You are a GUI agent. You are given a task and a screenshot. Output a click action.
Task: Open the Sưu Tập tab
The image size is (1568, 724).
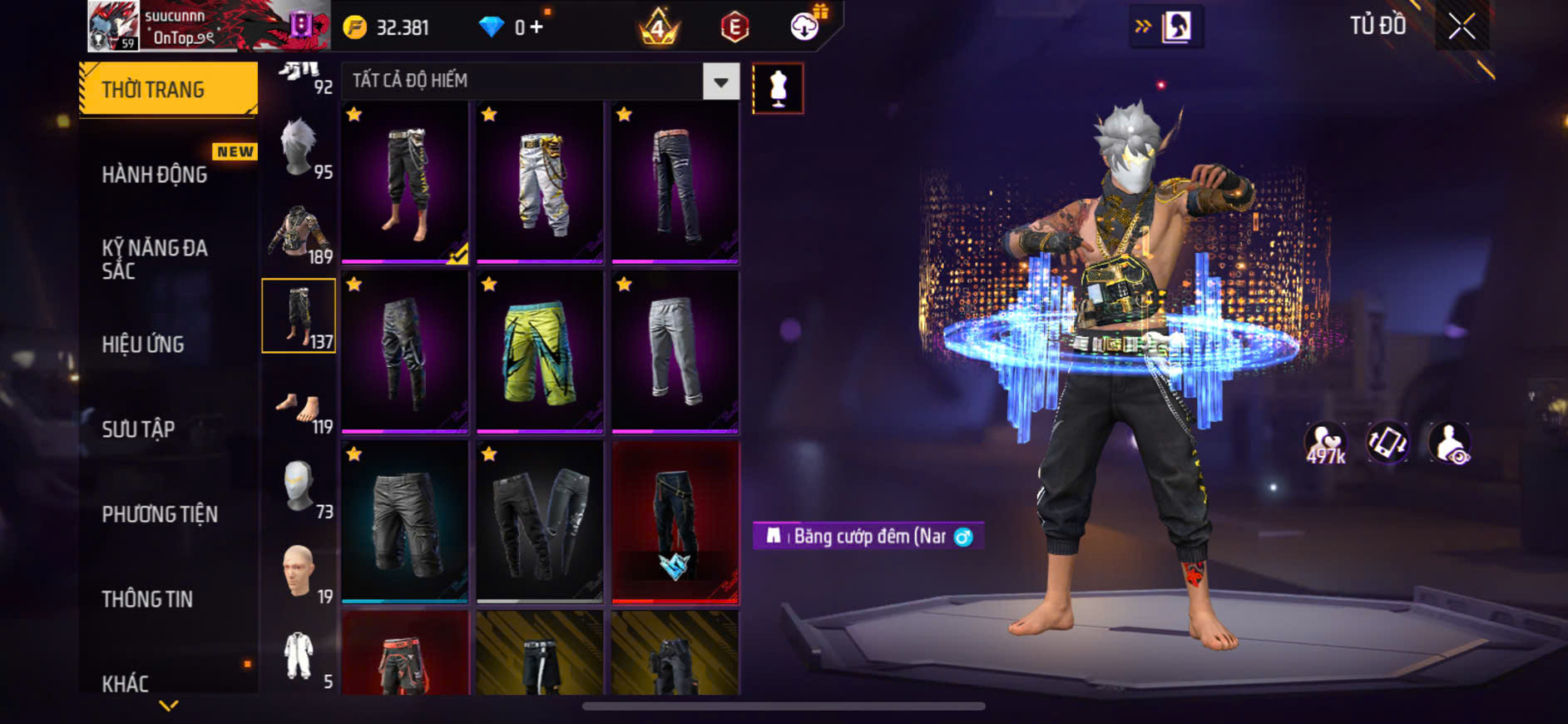[x=138, y=429]
